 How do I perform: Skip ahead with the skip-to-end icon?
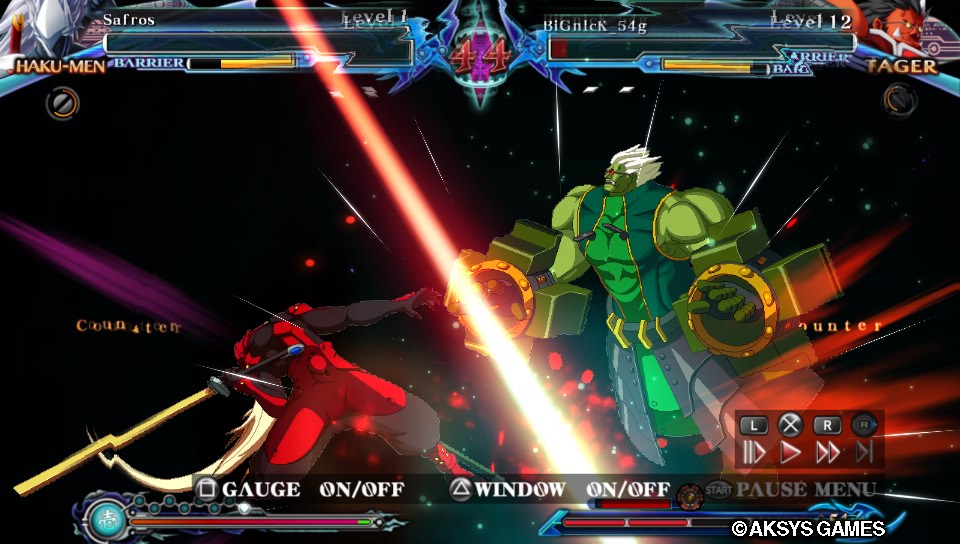[864, 452]
